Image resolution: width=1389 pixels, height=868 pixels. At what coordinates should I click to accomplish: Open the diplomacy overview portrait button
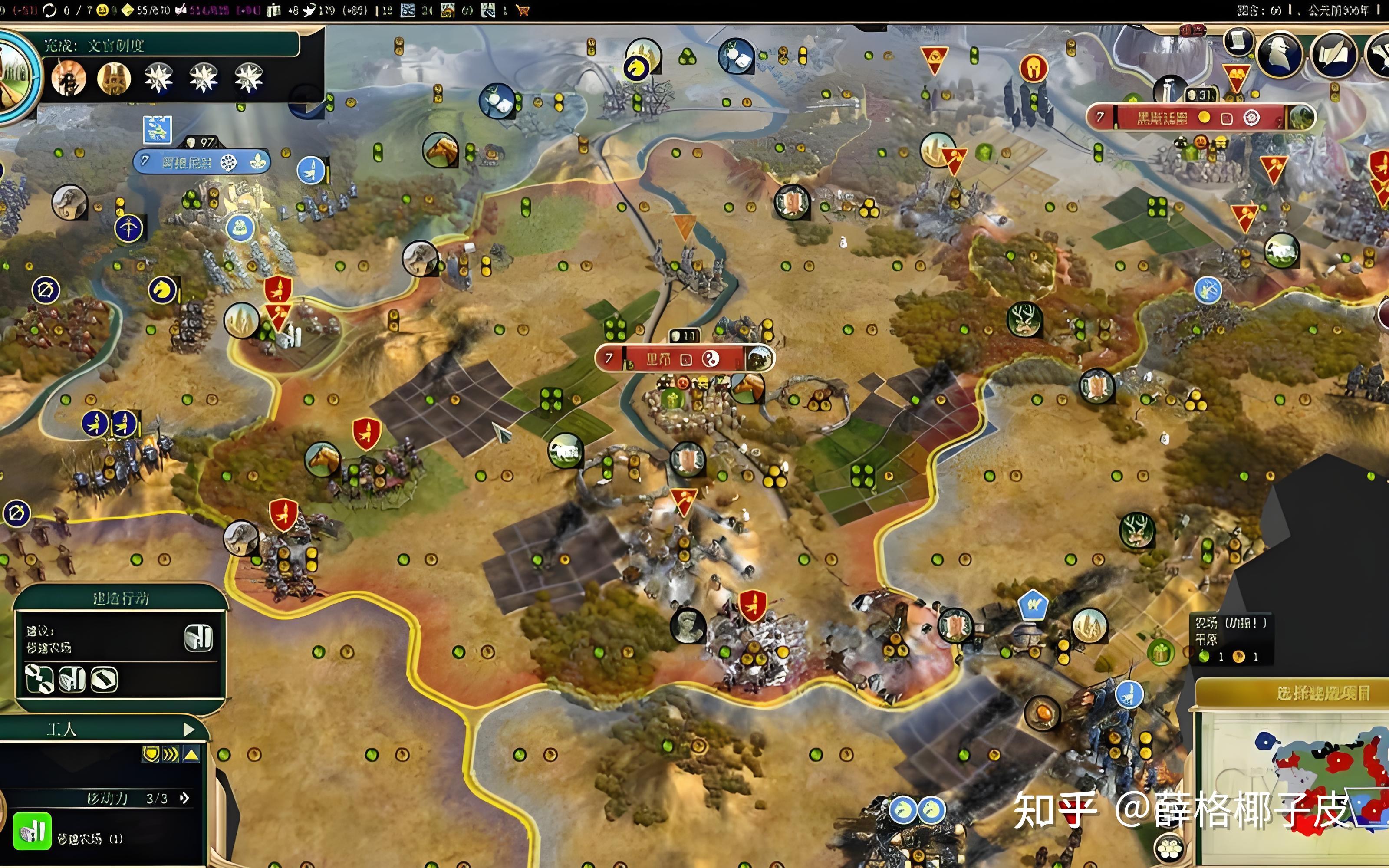point(1279,54)
